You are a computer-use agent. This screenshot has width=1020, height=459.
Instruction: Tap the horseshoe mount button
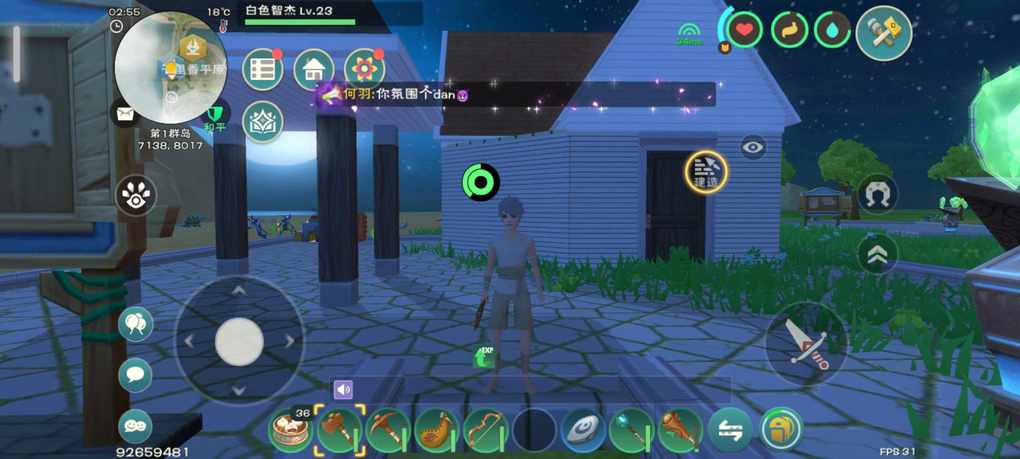click(877, 195)
